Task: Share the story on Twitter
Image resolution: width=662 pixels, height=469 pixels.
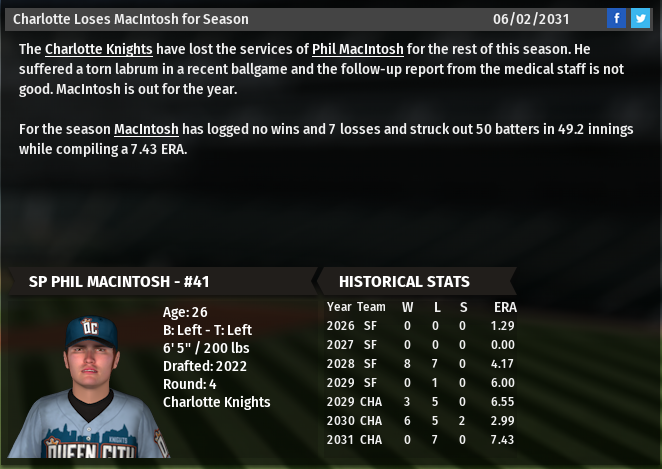Action: (x=640, y=18)
